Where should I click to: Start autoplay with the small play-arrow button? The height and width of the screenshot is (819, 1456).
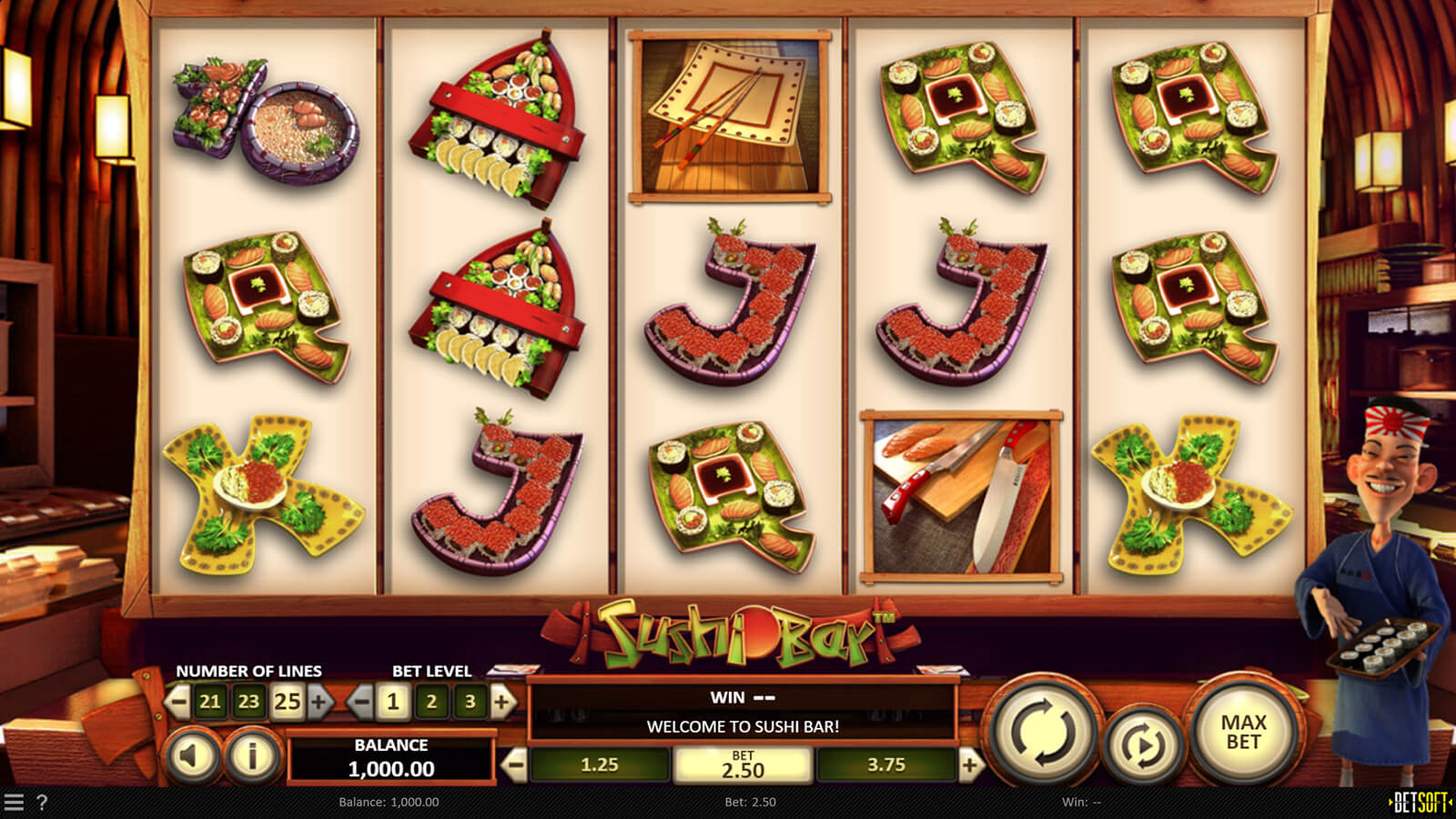tap(1143, 746)
